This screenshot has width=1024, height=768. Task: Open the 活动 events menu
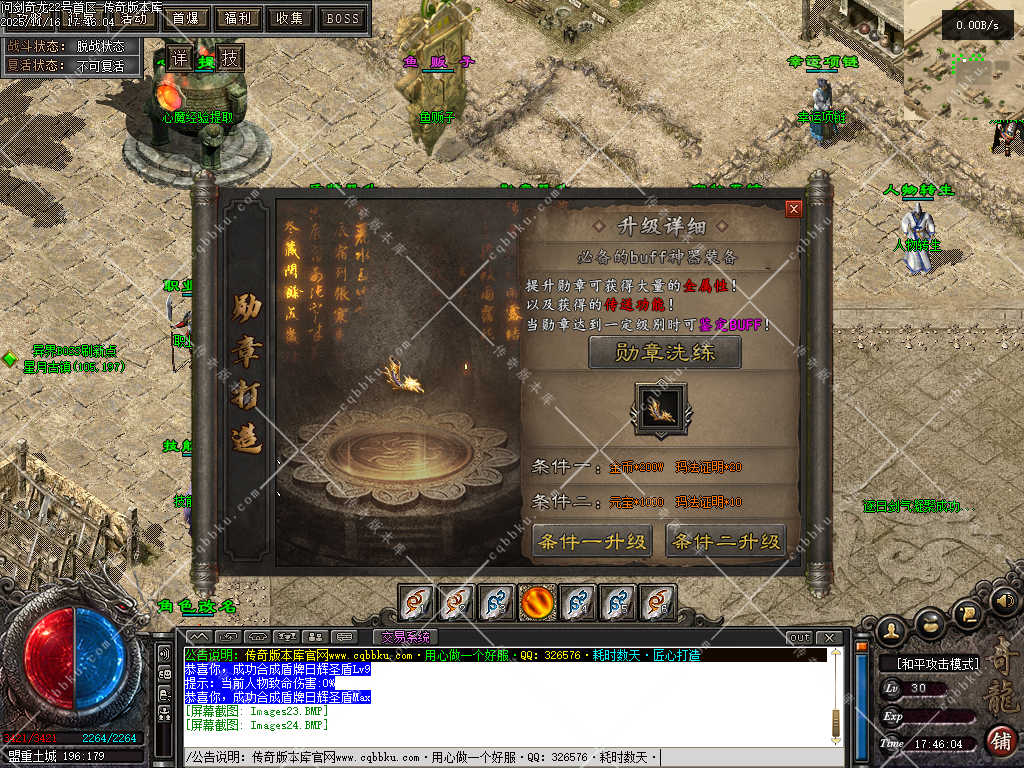pos(133,18)
